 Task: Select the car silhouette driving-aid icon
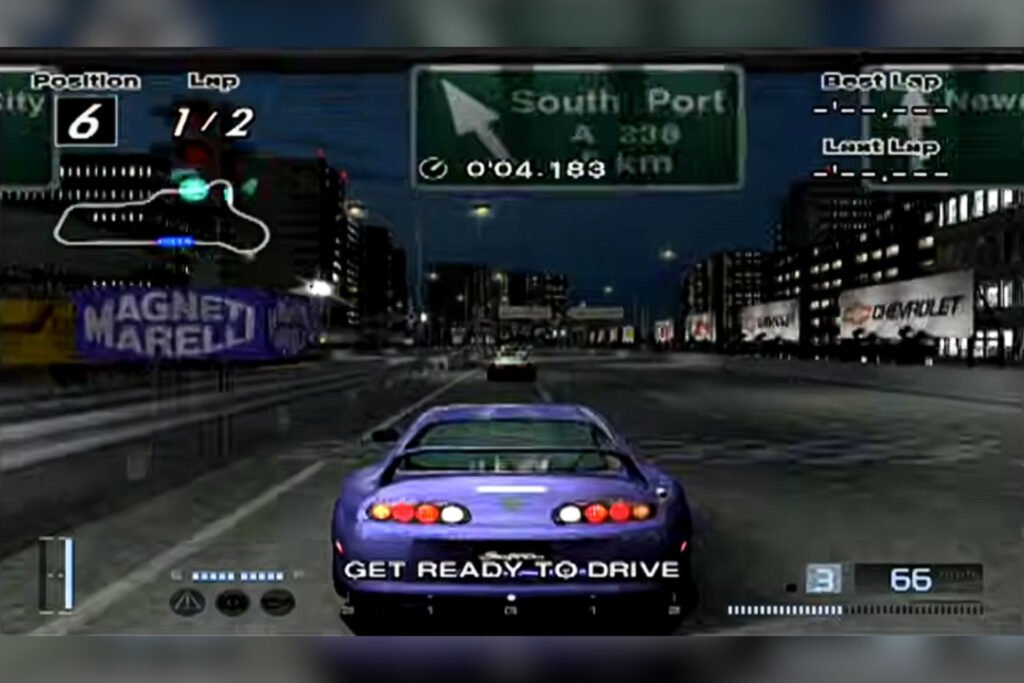[x=277, y=601]
